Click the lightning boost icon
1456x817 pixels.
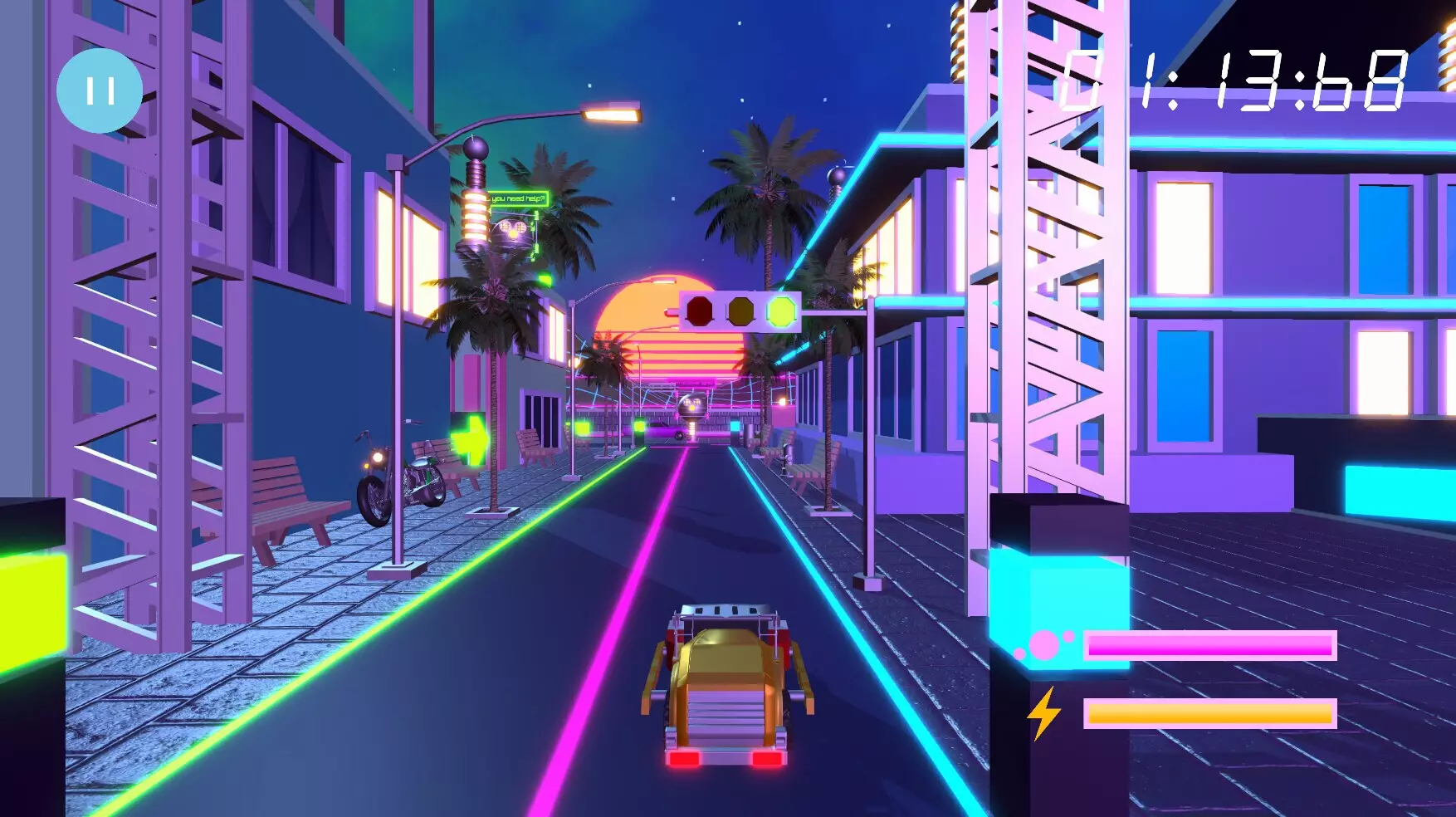click(x=1044, y=712)
